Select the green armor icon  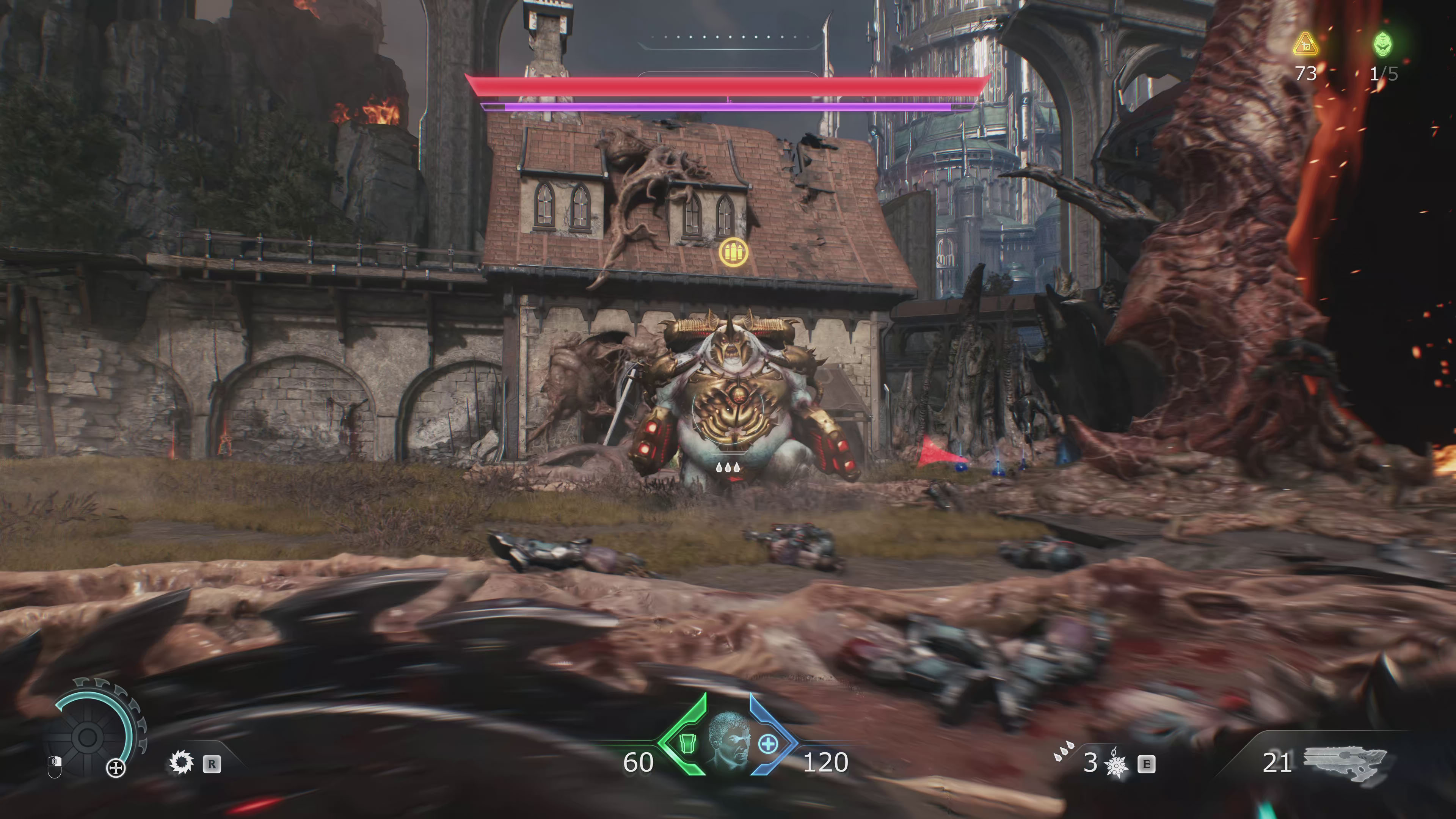click(687, 744)
